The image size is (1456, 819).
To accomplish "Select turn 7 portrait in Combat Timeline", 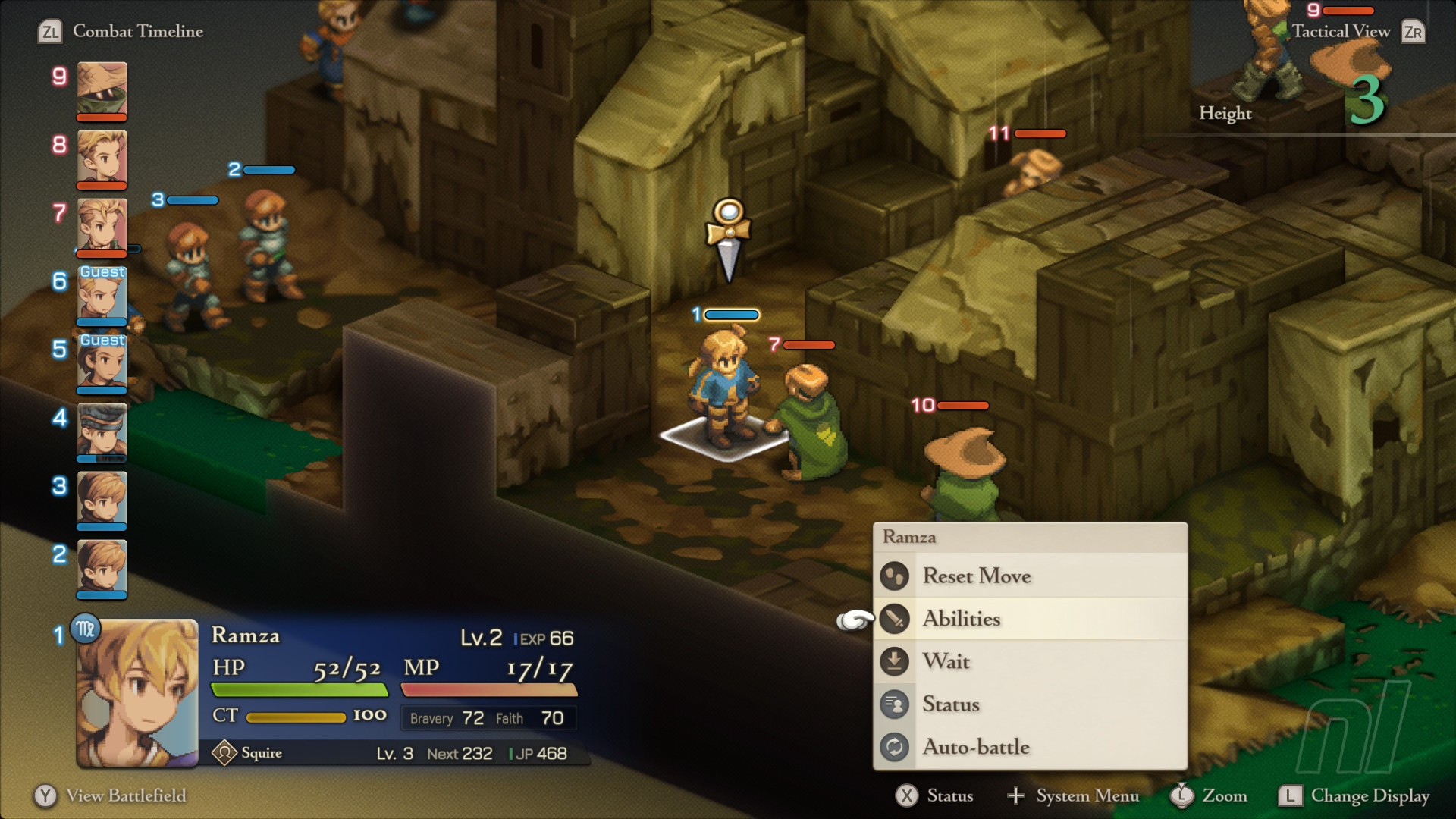I will click(102, 226).
